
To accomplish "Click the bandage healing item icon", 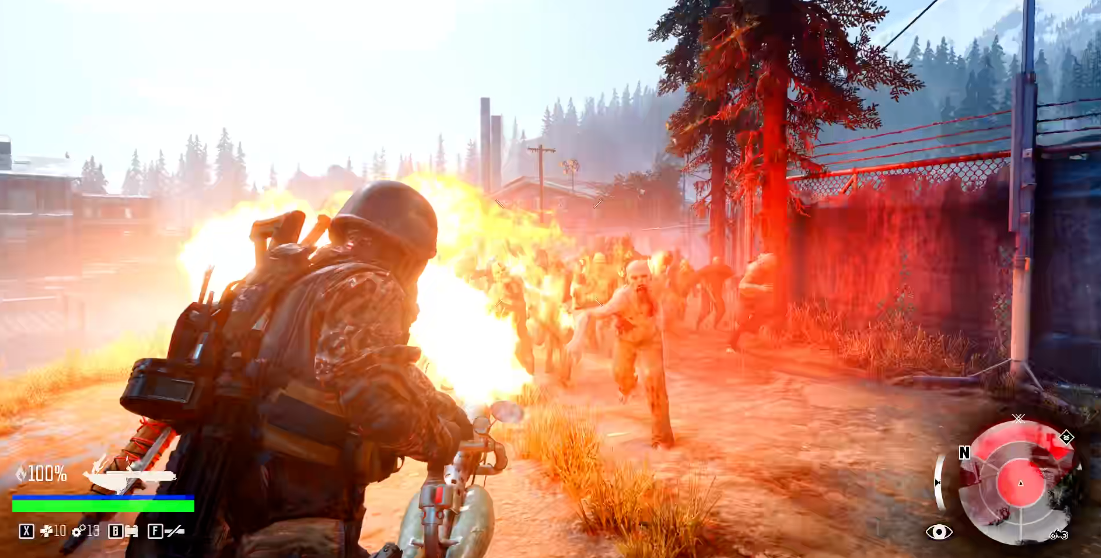I will [x=46, y=531].
